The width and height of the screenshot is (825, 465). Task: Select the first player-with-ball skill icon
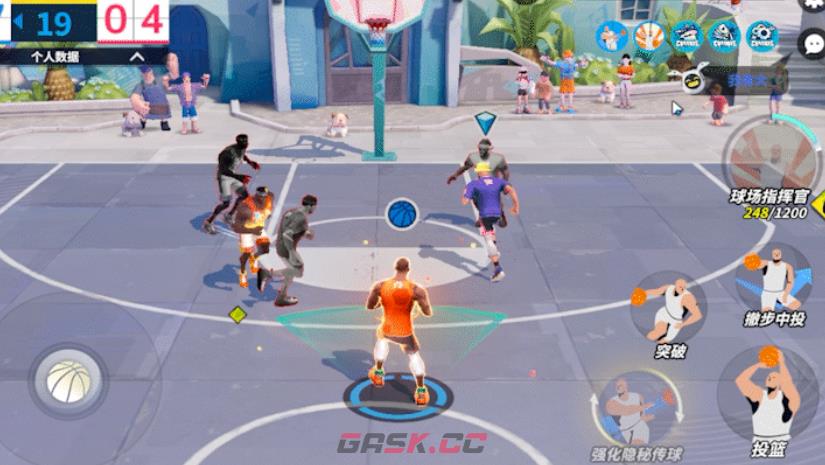pyautogui.click(x=611, y=36)
